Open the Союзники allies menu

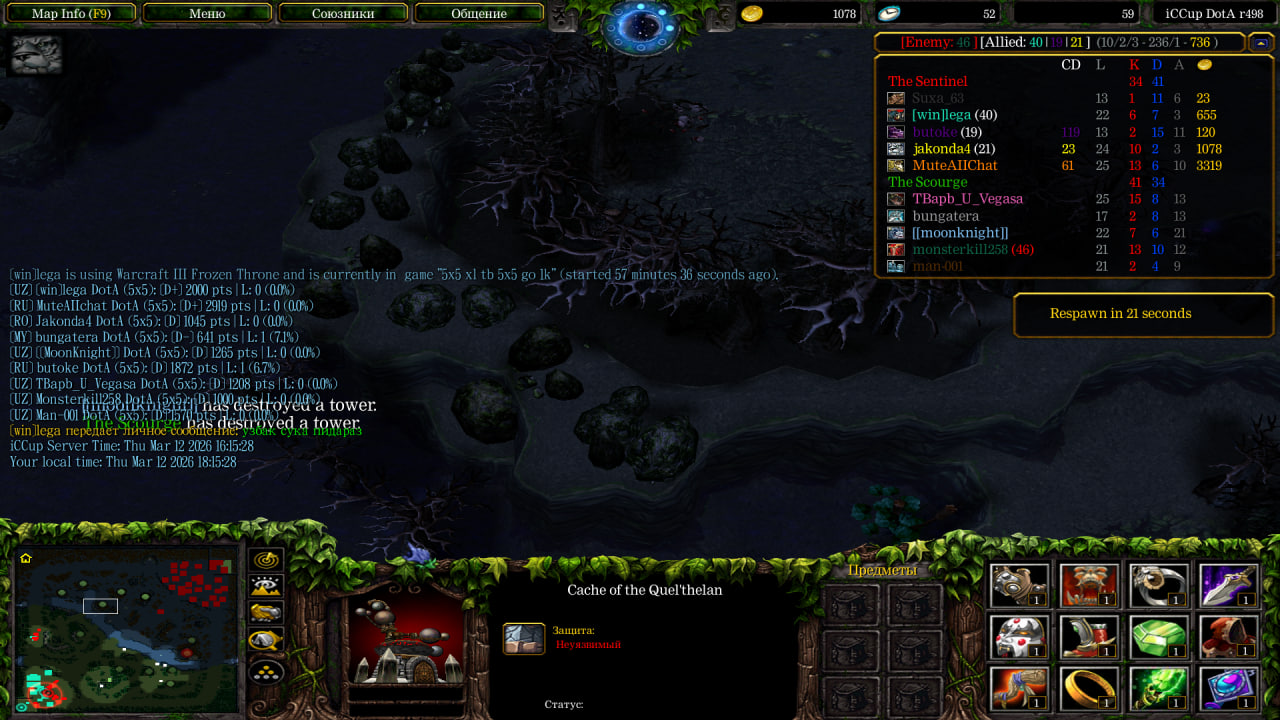tap(343, 14)
